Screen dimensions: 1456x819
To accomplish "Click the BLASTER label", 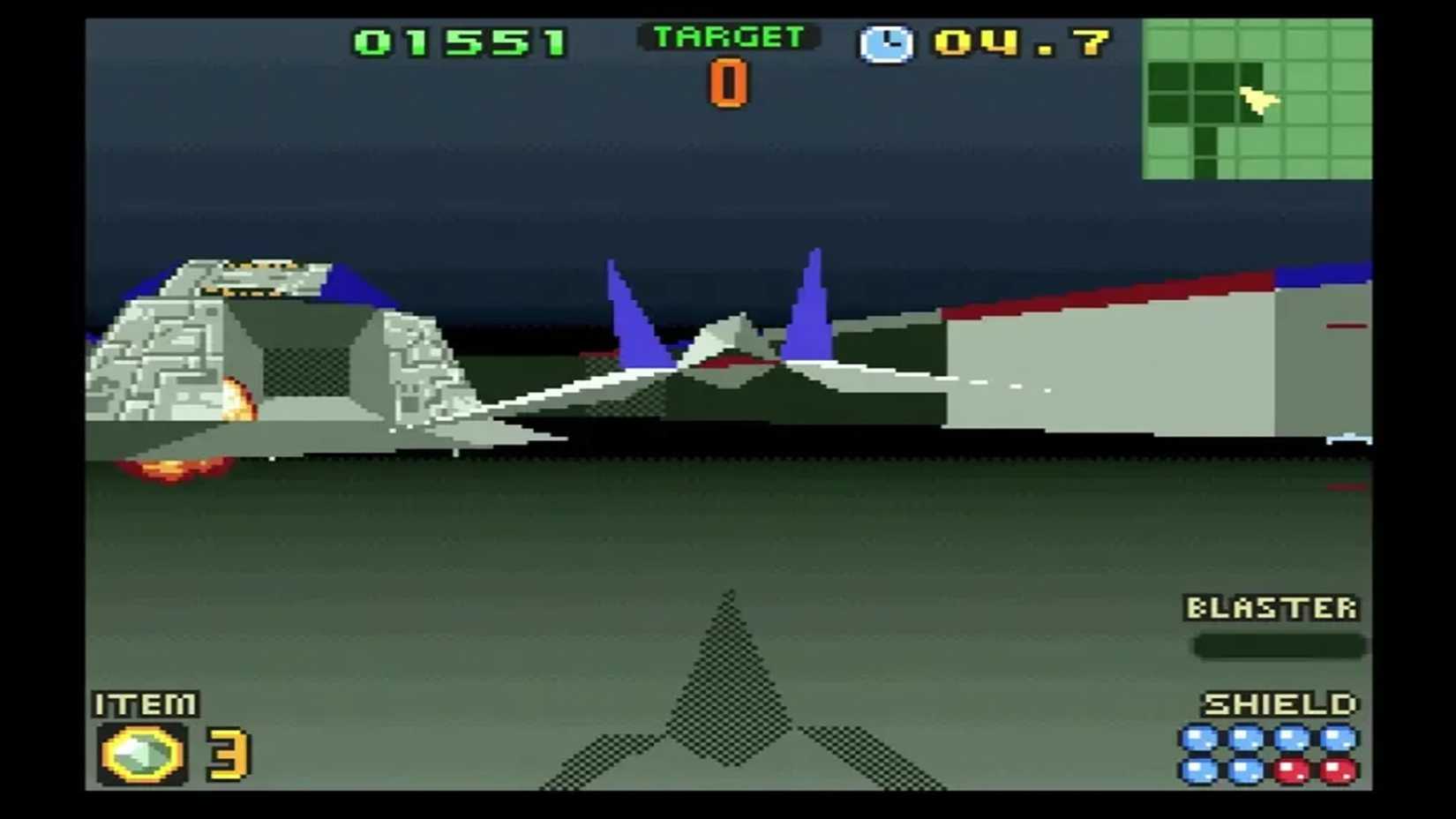I will tap(1273, 608).
